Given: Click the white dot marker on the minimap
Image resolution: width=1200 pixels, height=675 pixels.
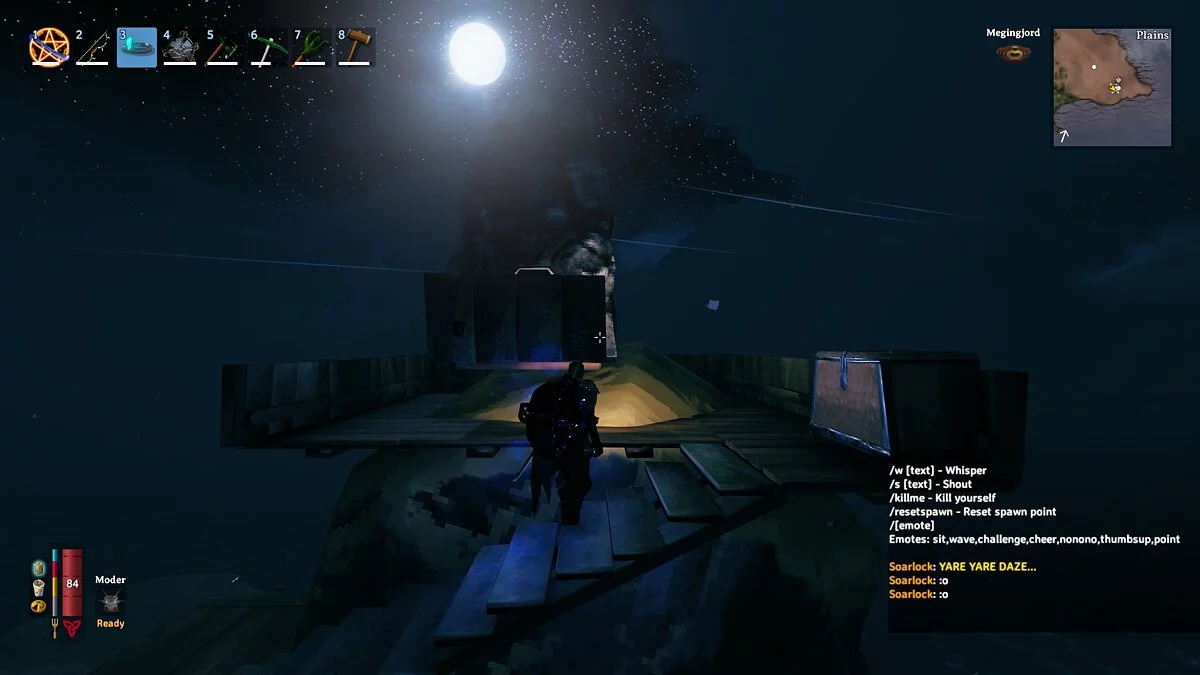Looking at the screenshot, I should pos(1094,68).
